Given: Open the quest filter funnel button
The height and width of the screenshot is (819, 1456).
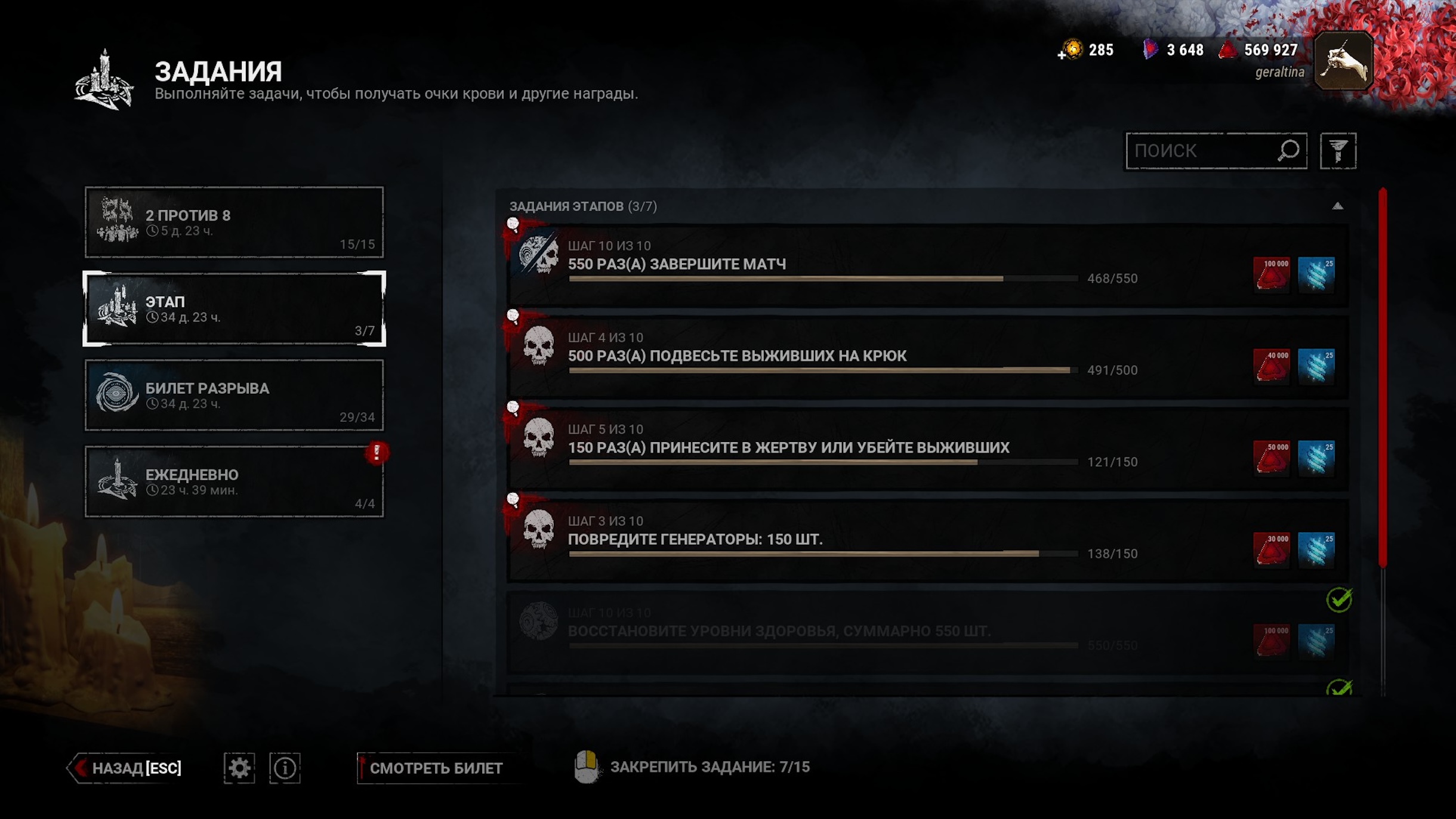Looking at the screenshot, I should [1338, 151].
